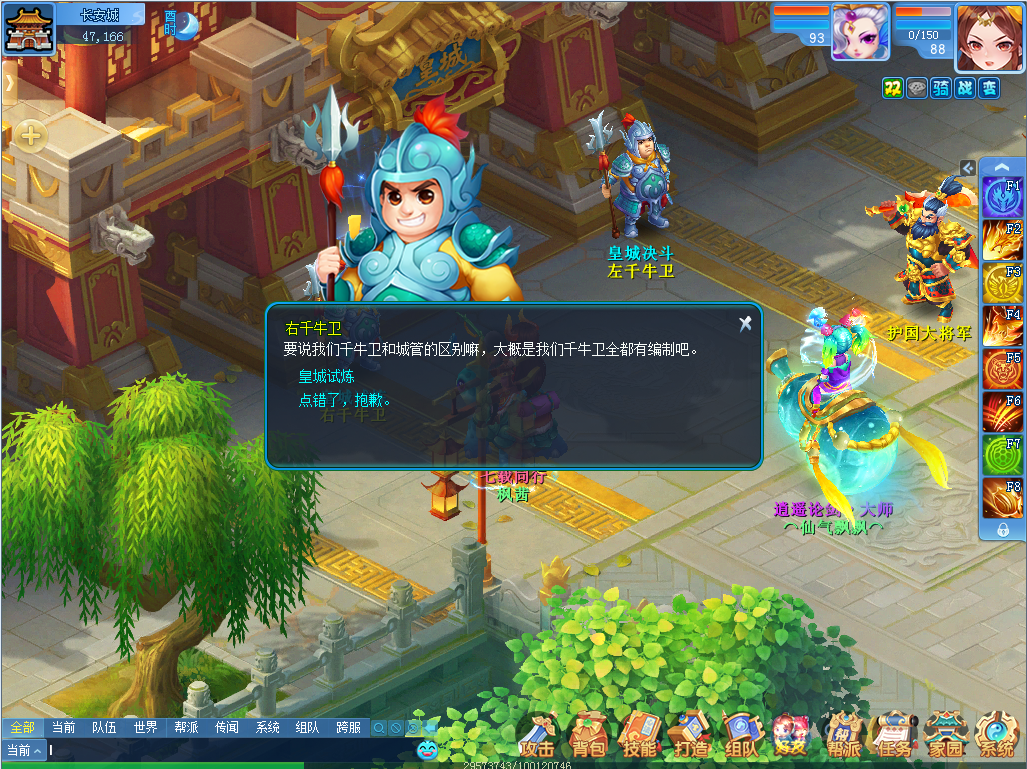1027x769 pixels.
Task: Switch chat to the 世界 tab
Action: pyautogui.click(x=145, y=728)
